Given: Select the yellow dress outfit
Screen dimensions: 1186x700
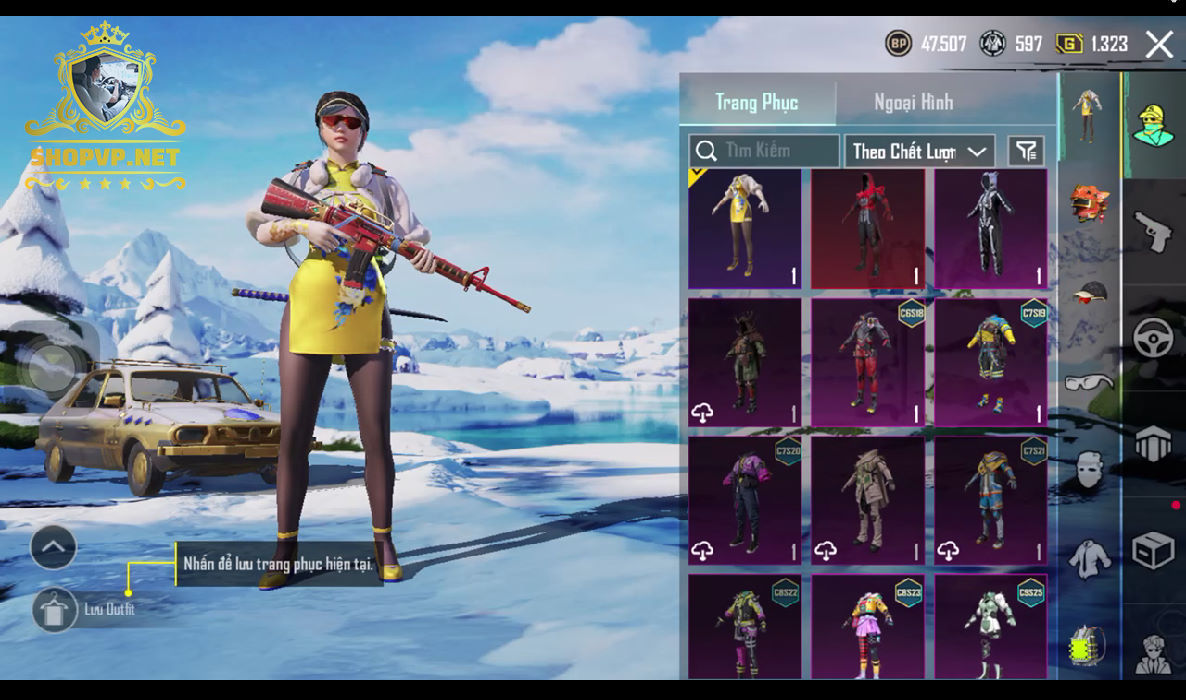Looking at the screenshot, I should pyautogui.click(x=745, y=229).
